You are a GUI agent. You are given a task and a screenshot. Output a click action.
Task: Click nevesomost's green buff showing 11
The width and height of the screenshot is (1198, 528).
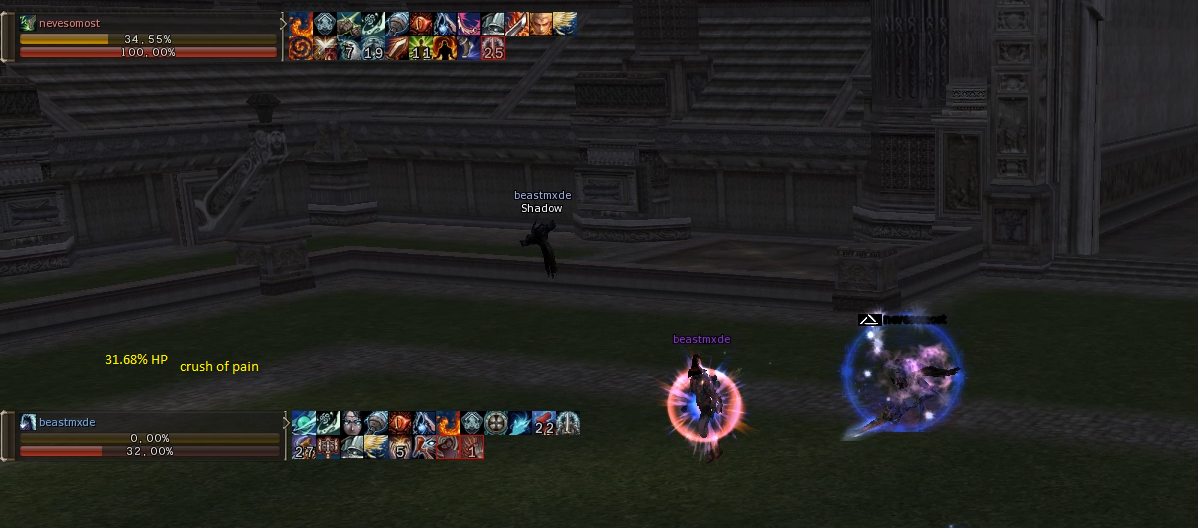pyautogui.click(x=421, y=48)
